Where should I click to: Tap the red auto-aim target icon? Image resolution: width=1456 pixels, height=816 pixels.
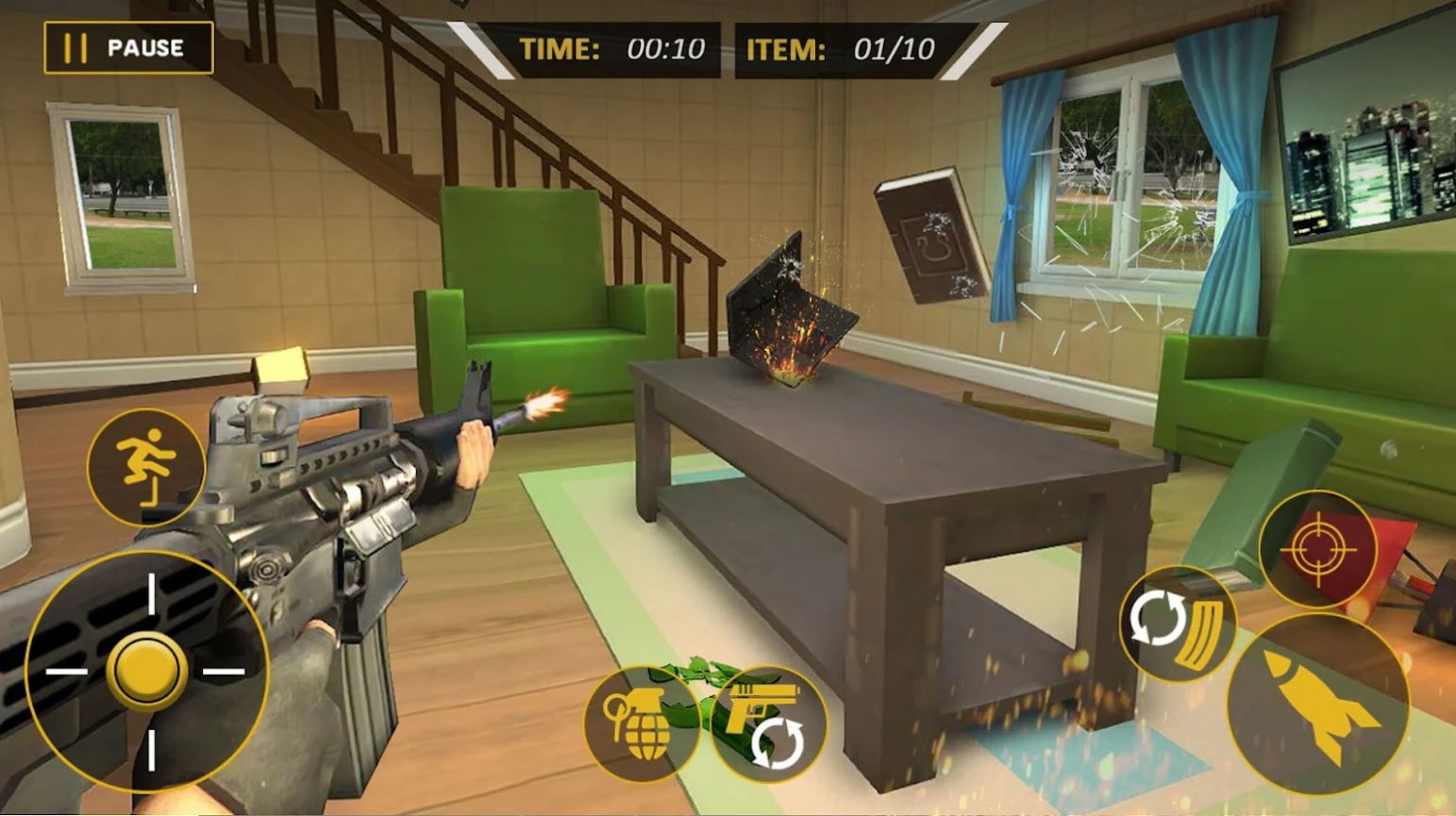(1319, 552)
